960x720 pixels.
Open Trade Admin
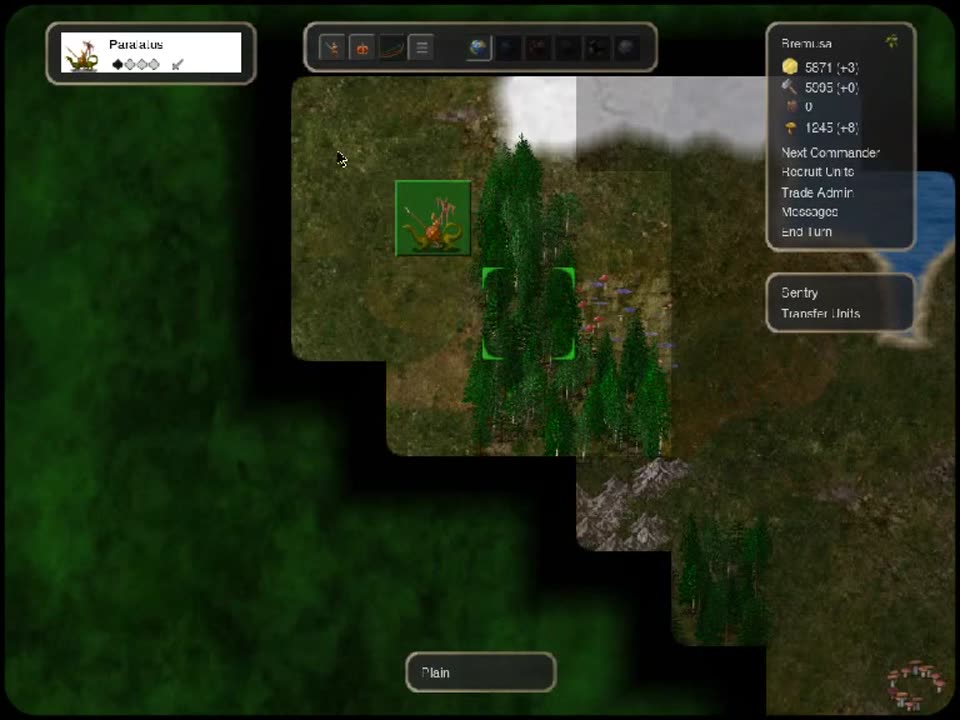[x=816, y=192]
